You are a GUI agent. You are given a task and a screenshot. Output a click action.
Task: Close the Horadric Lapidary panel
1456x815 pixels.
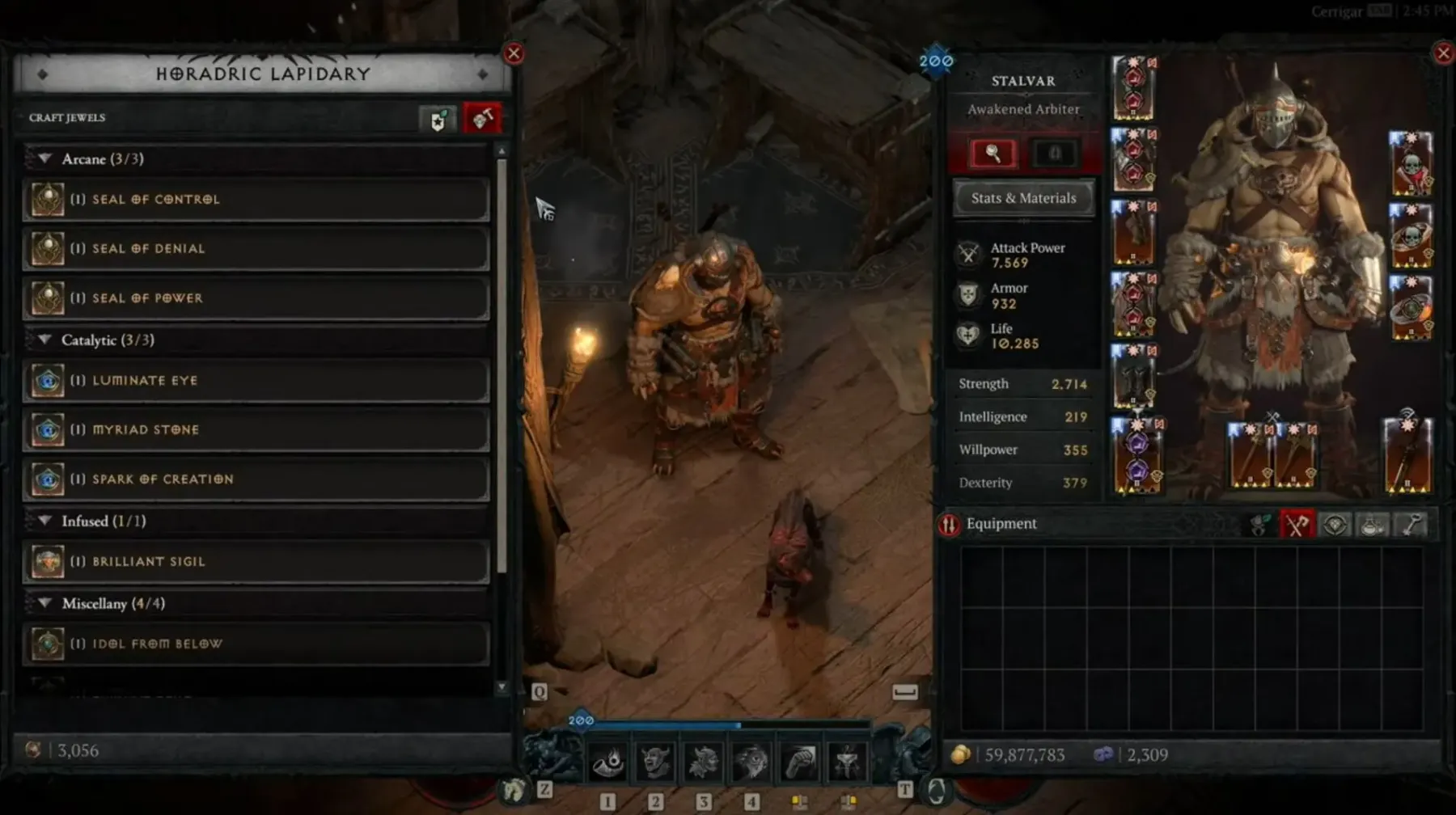point(514,54)
